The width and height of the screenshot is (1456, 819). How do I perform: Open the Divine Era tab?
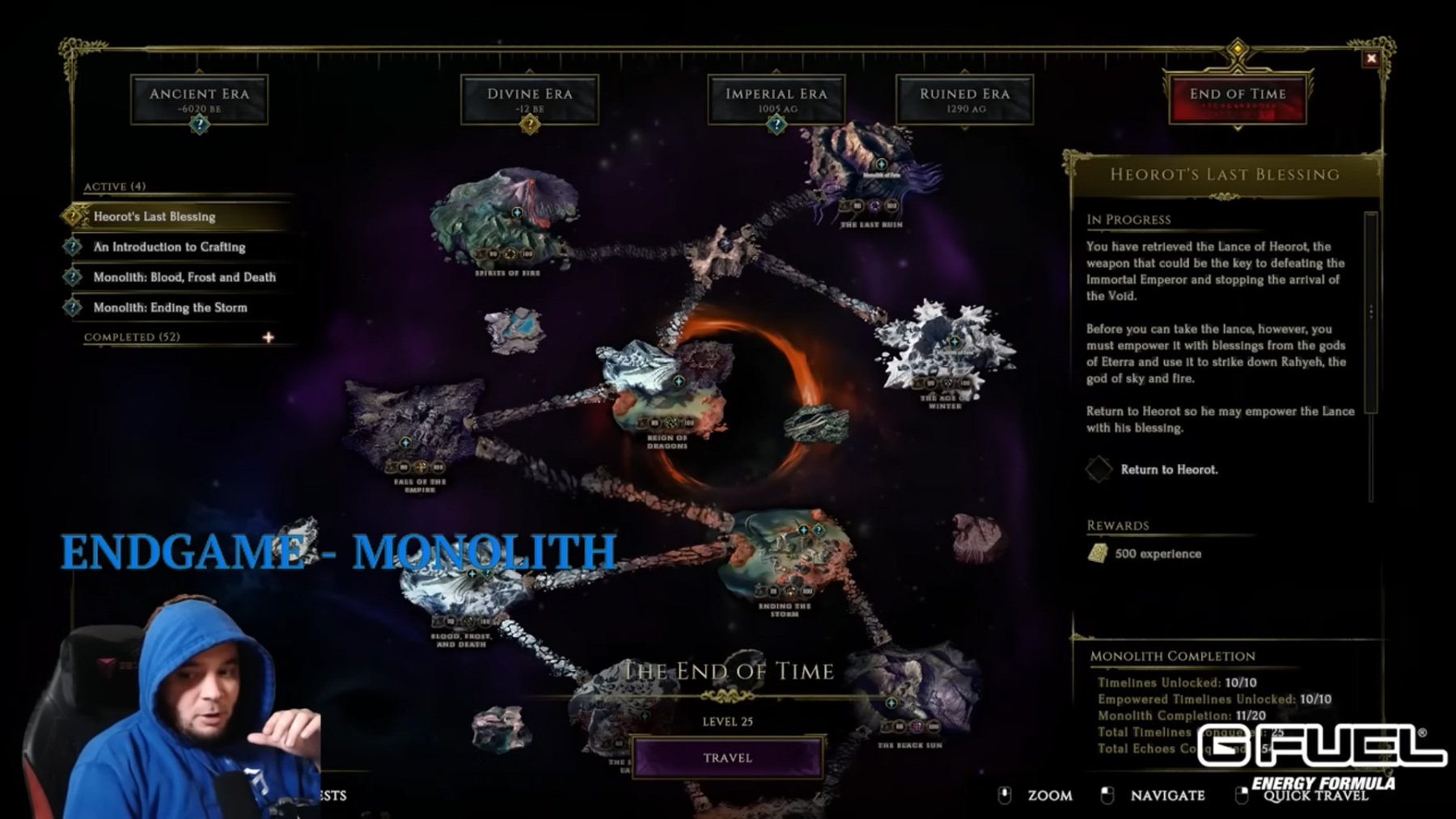tap(530, 99)
